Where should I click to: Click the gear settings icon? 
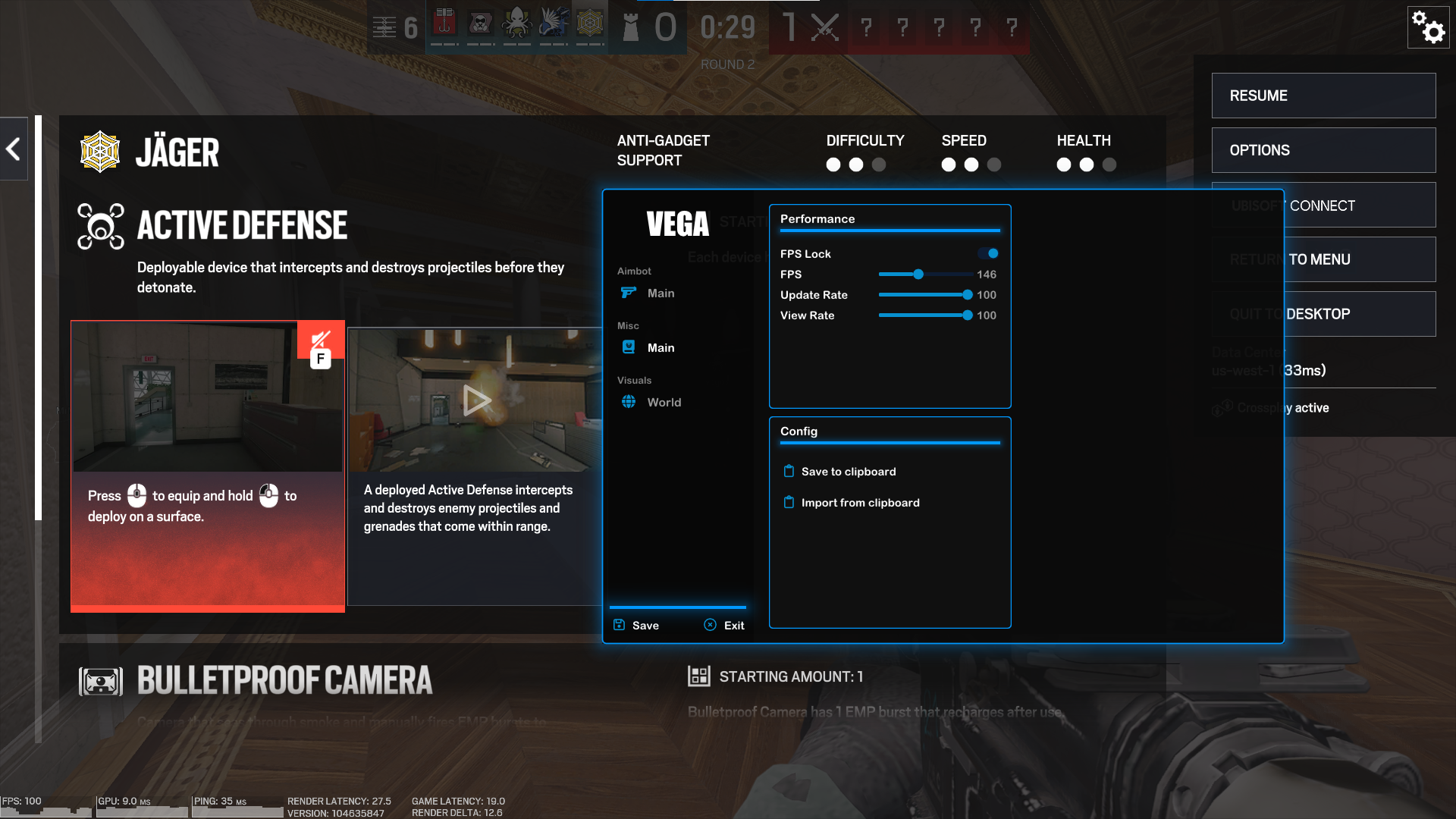(1428, 27)
